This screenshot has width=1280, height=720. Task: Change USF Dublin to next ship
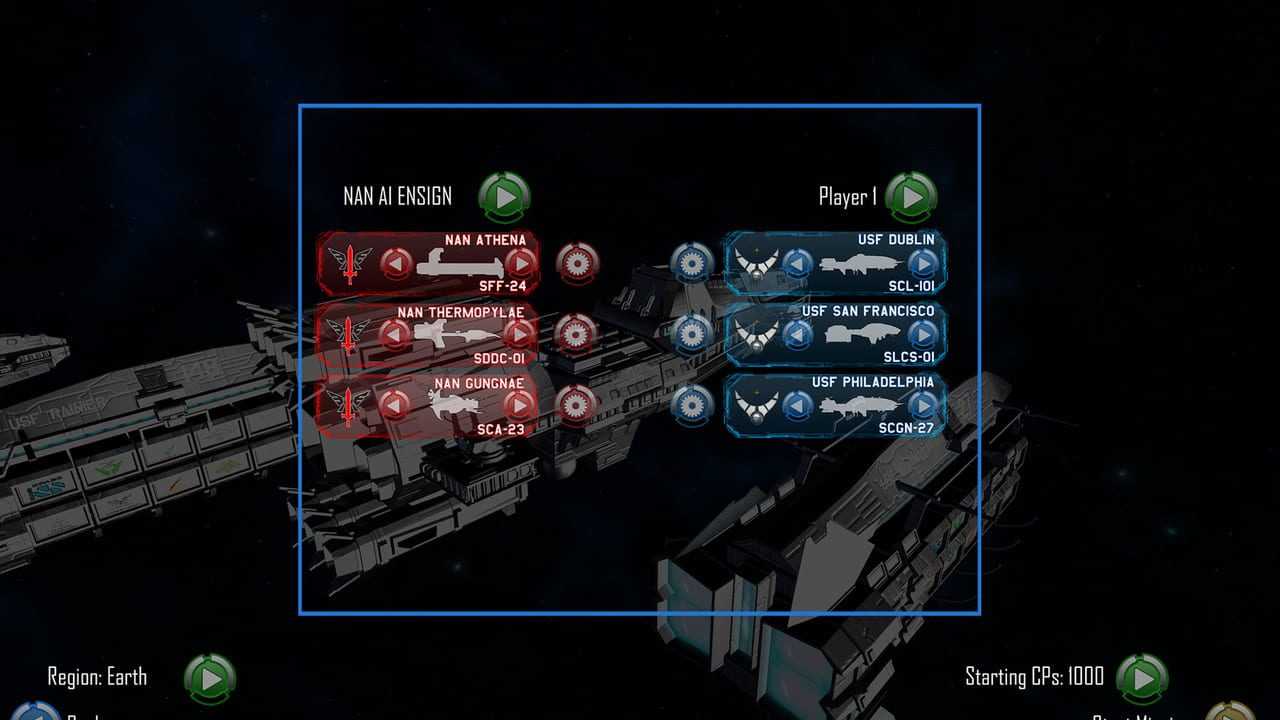[921, 264]
